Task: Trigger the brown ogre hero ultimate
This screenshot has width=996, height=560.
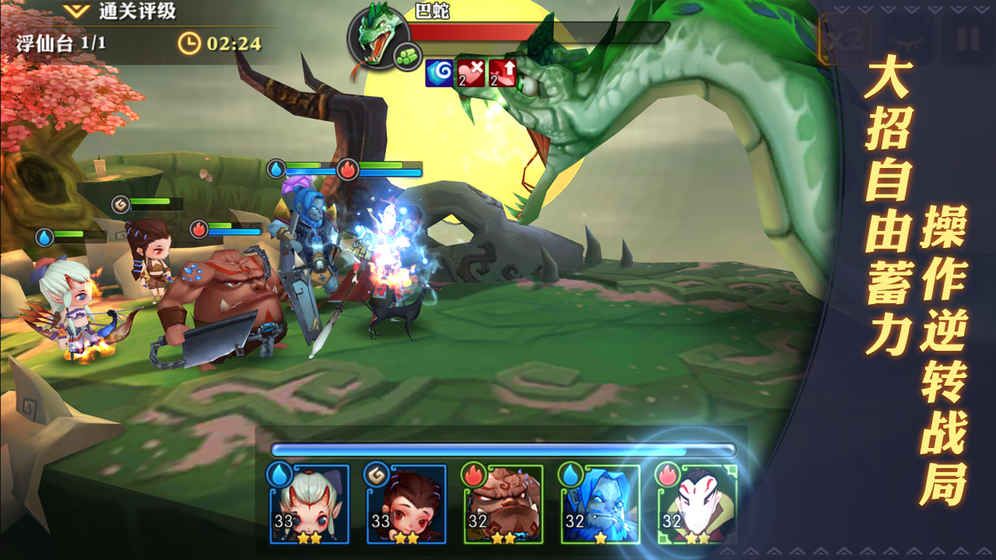Action: (x=502, y=504)
